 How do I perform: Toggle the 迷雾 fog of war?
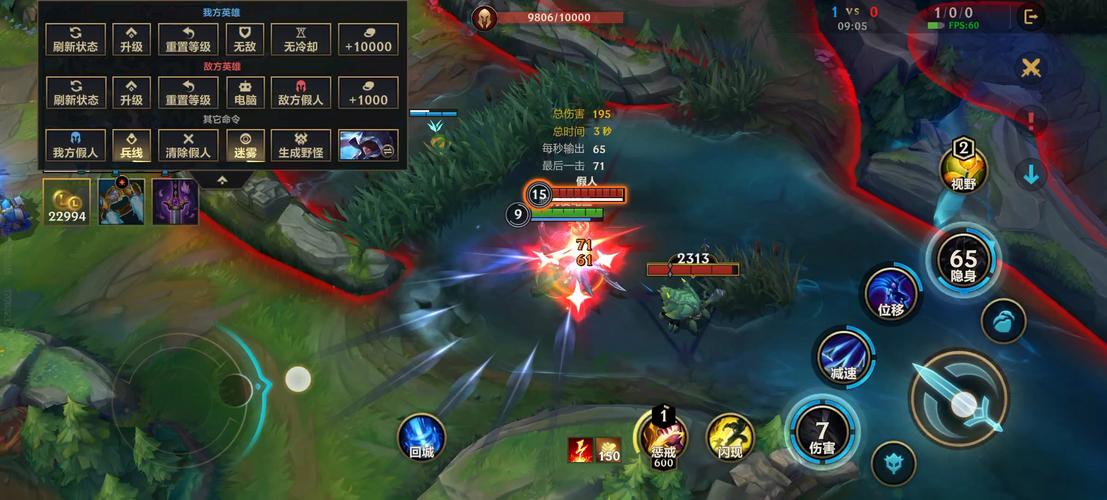tap(245, 145)
